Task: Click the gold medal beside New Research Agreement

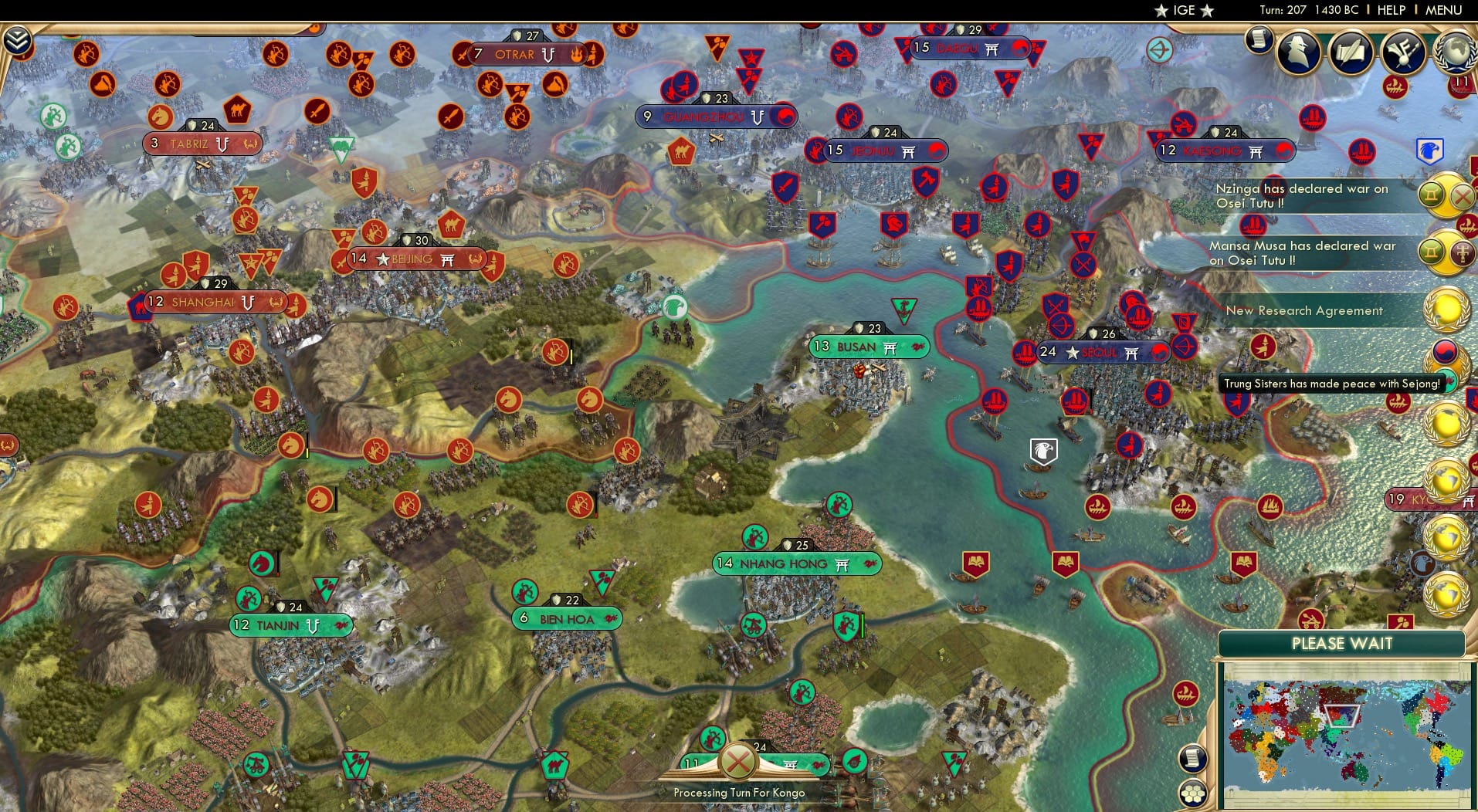Action: click(x=1445, y=309)
